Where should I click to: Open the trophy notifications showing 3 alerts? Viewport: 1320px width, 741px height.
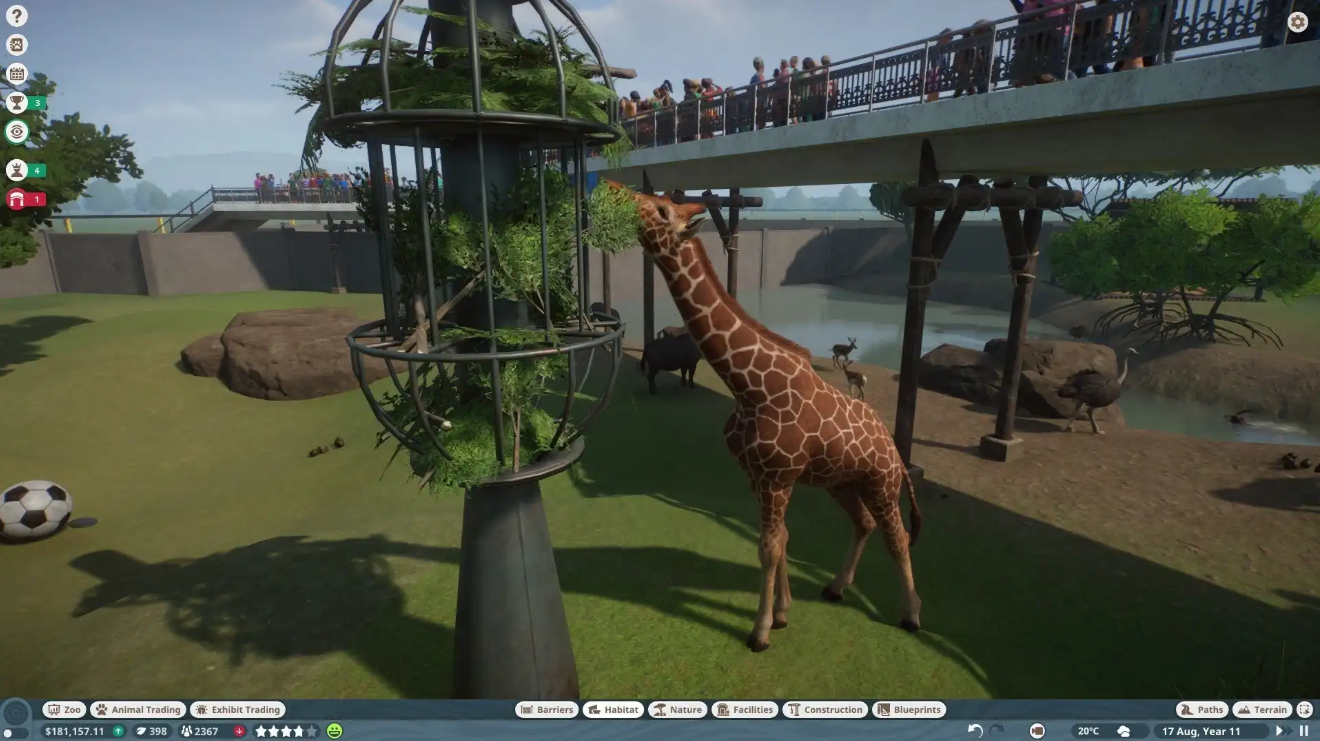click(16, 101)
